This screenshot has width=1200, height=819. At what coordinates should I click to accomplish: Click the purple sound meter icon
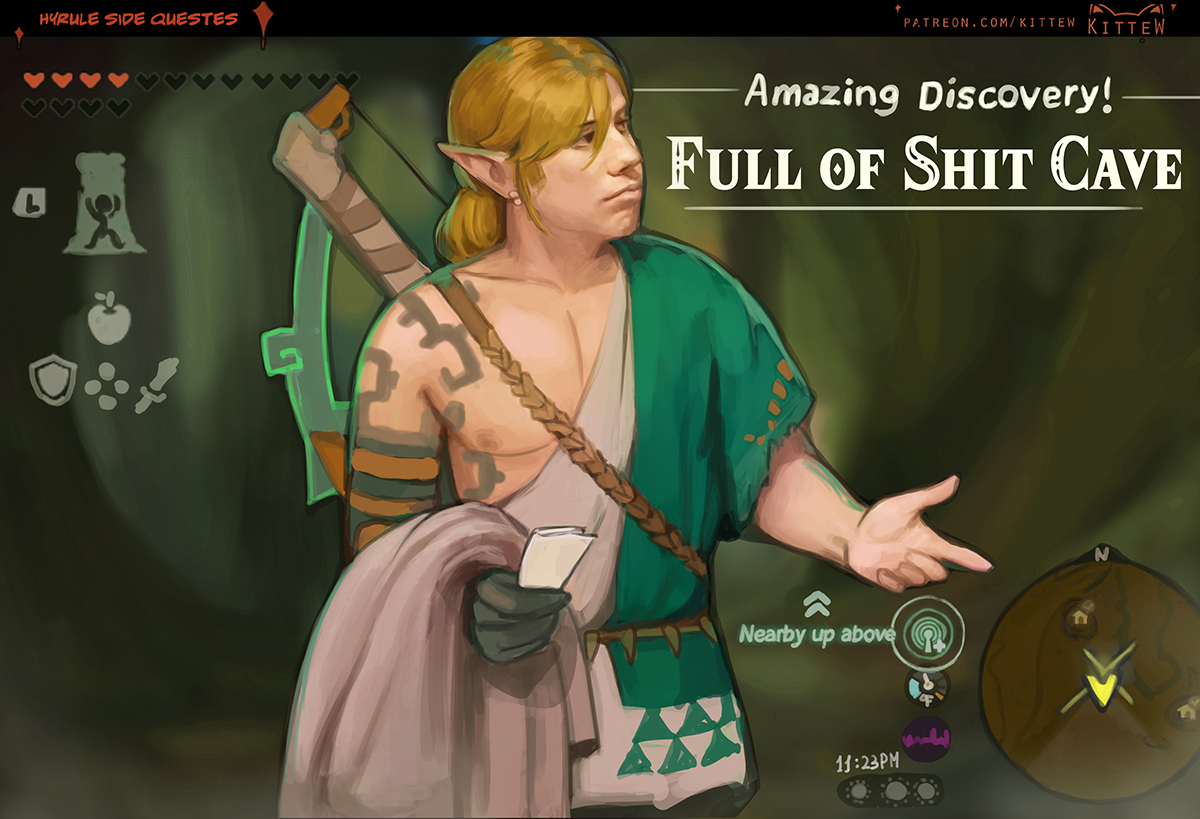[x=926, y=741]
